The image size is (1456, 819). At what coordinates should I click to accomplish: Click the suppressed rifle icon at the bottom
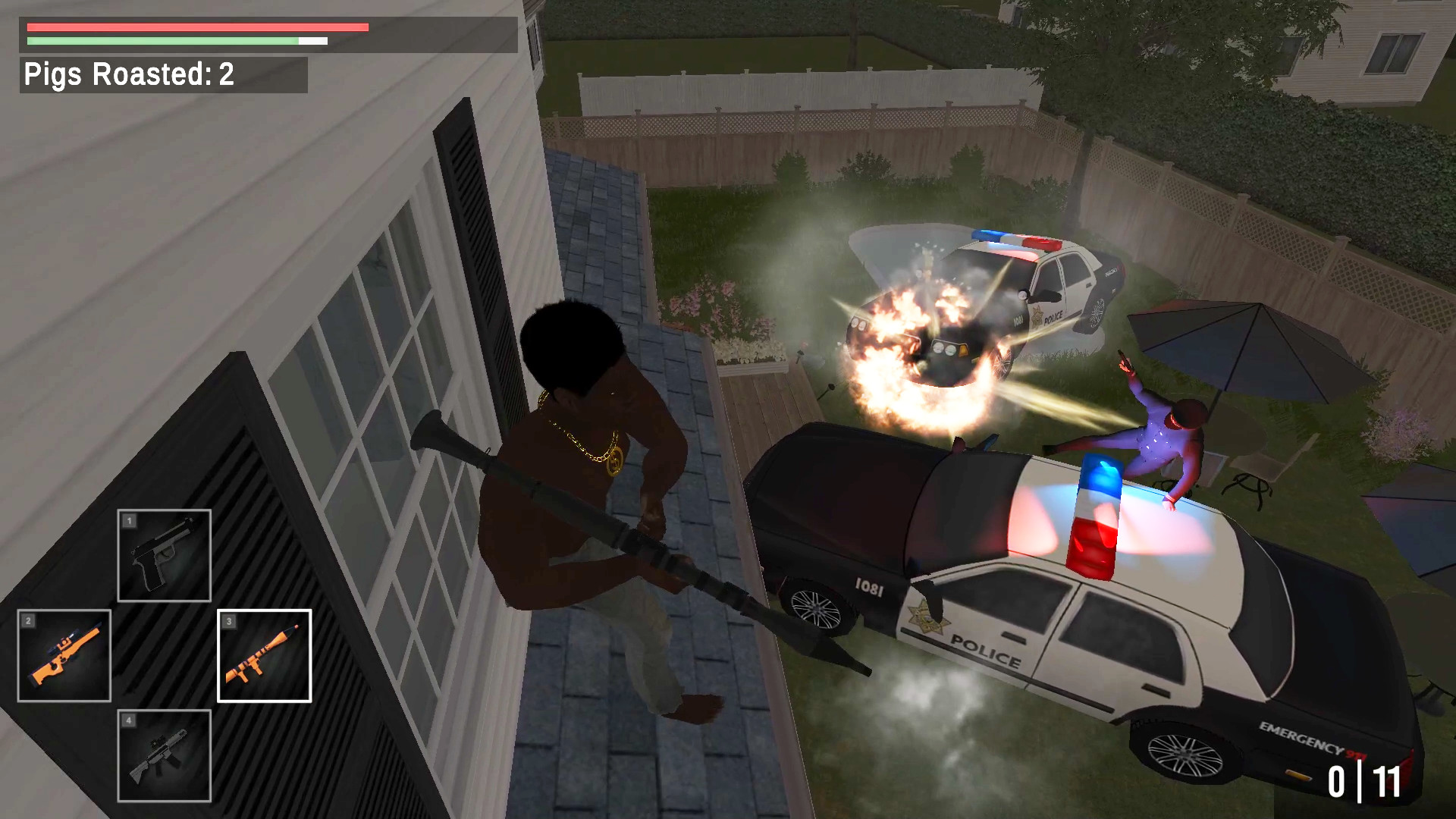coord(164,756)
